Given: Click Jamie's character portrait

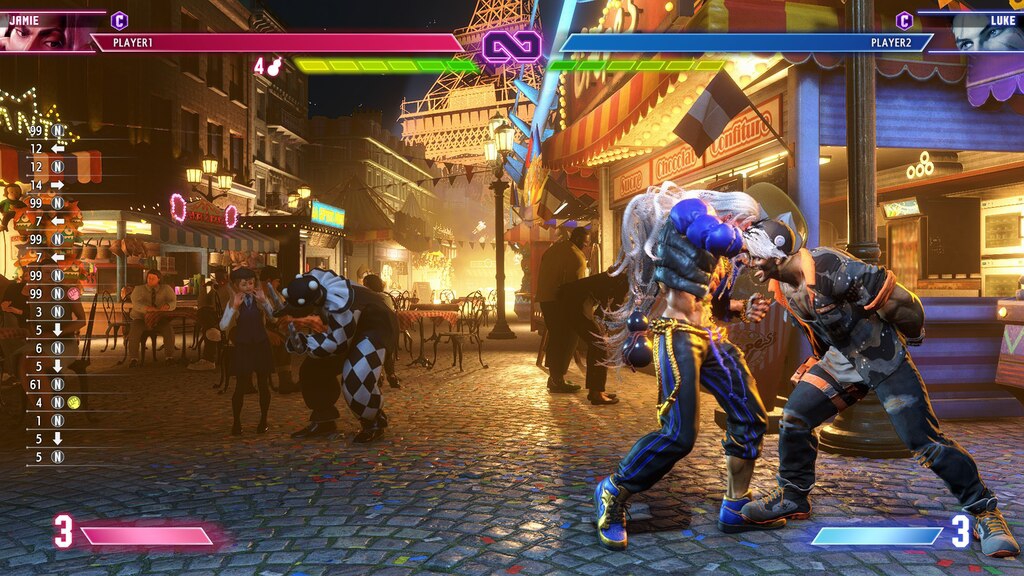Looking at the screenshot, I should click(38, 33).
